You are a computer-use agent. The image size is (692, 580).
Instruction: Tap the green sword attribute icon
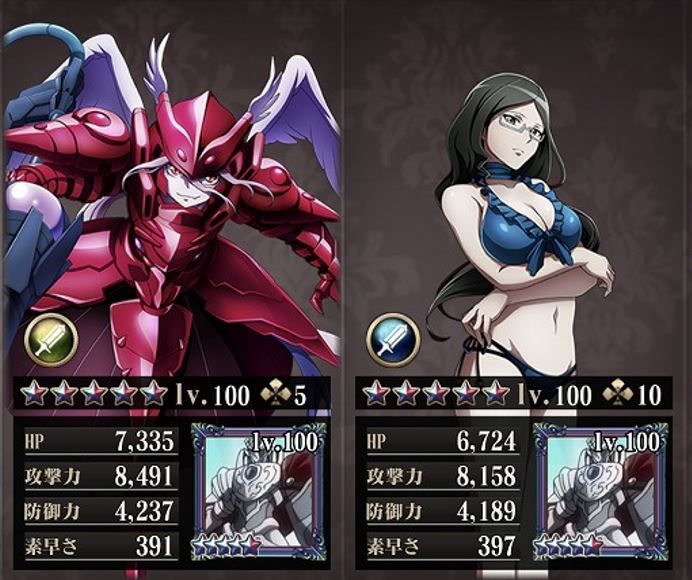[x=51, y=339]
